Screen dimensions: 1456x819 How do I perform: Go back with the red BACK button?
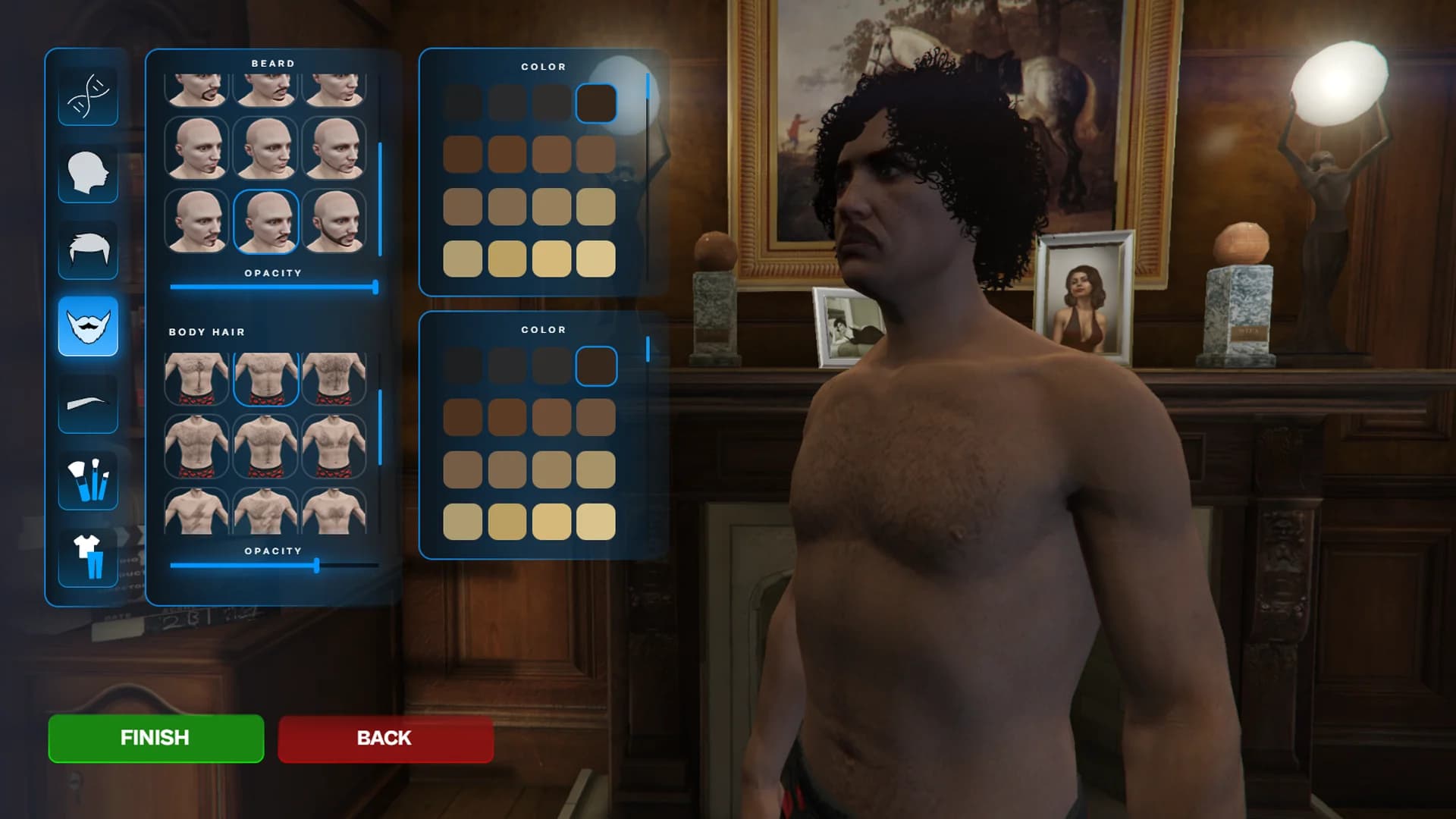(x=385, y=738)
